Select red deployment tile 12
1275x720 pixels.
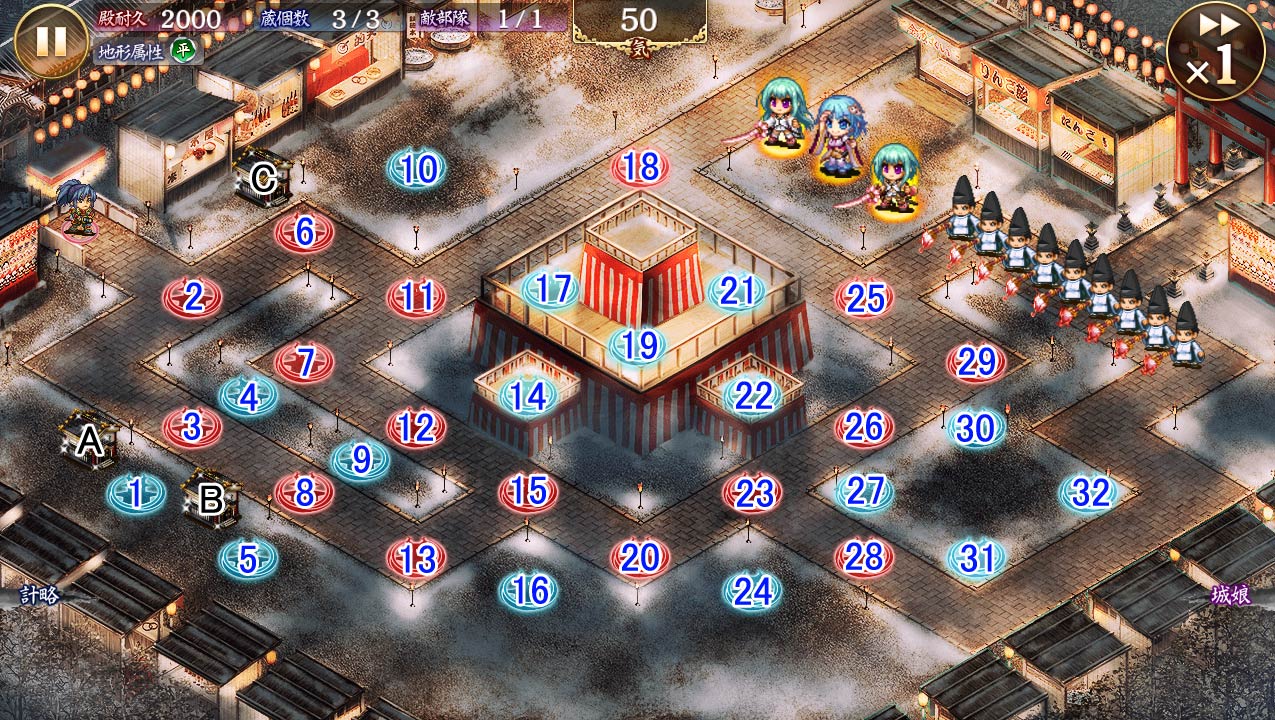[416, 428]
